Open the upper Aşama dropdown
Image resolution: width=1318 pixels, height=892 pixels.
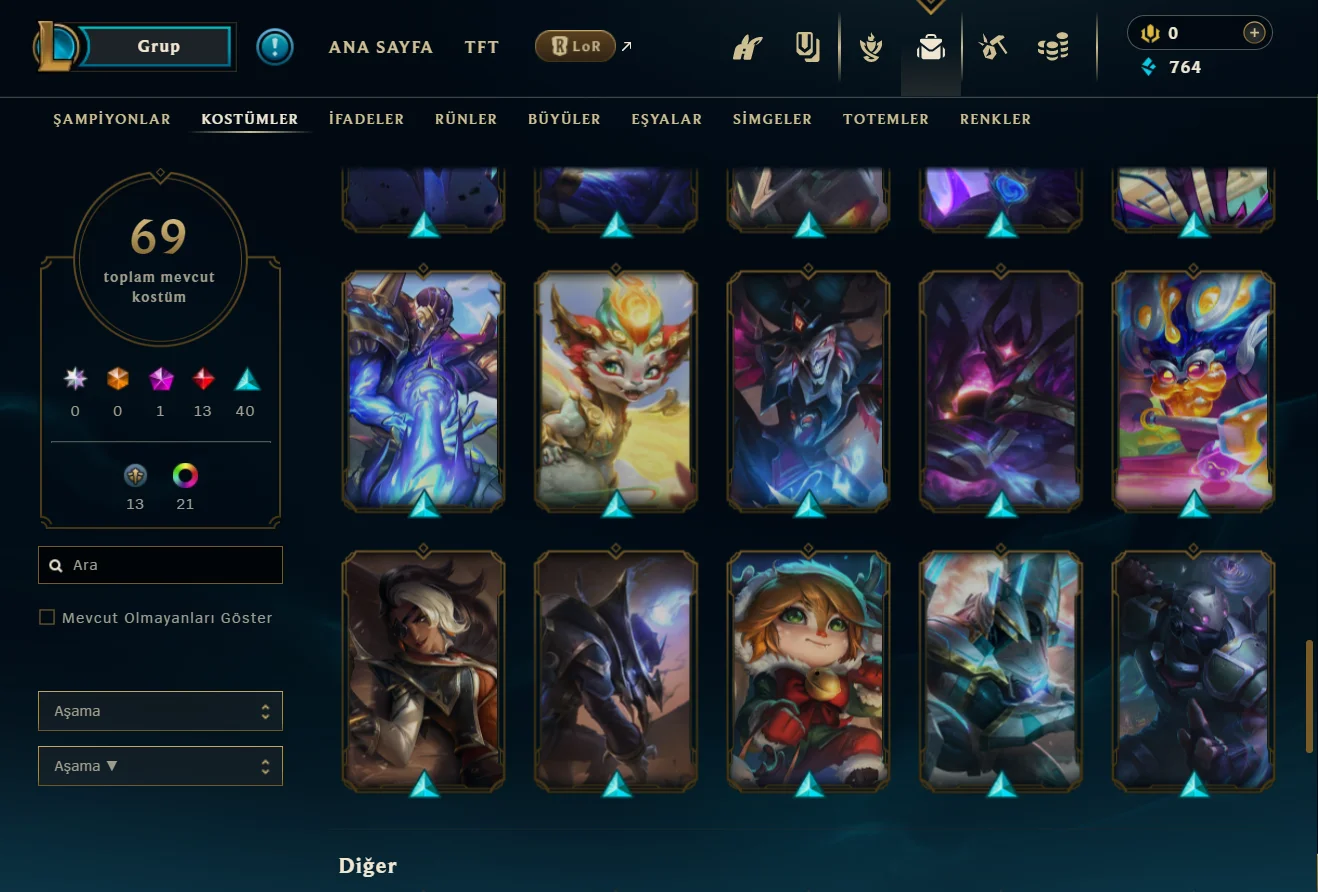tap(160, 711)
